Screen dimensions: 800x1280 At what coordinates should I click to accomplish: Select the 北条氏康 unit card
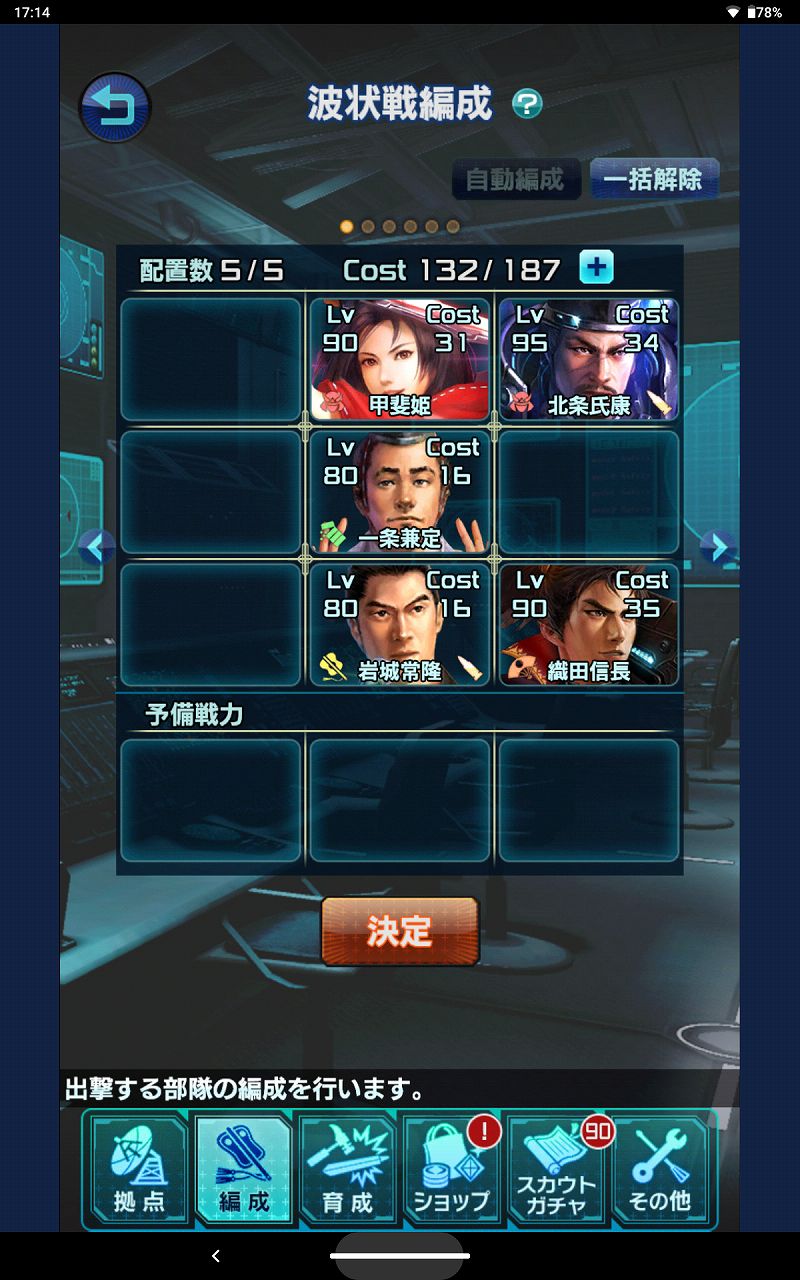click(x=588, y=359)
